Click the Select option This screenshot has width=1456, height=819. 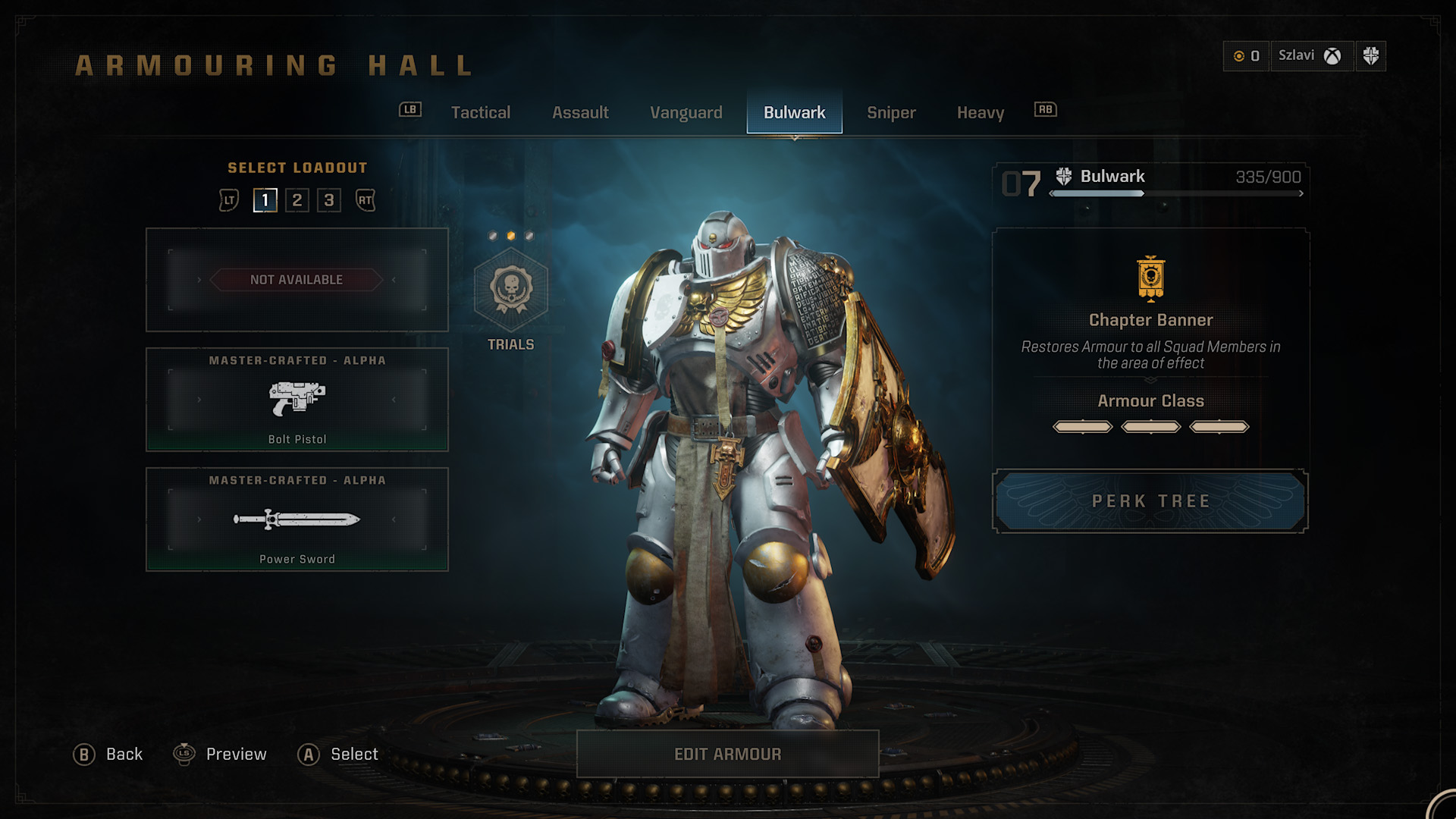[338, 755]
